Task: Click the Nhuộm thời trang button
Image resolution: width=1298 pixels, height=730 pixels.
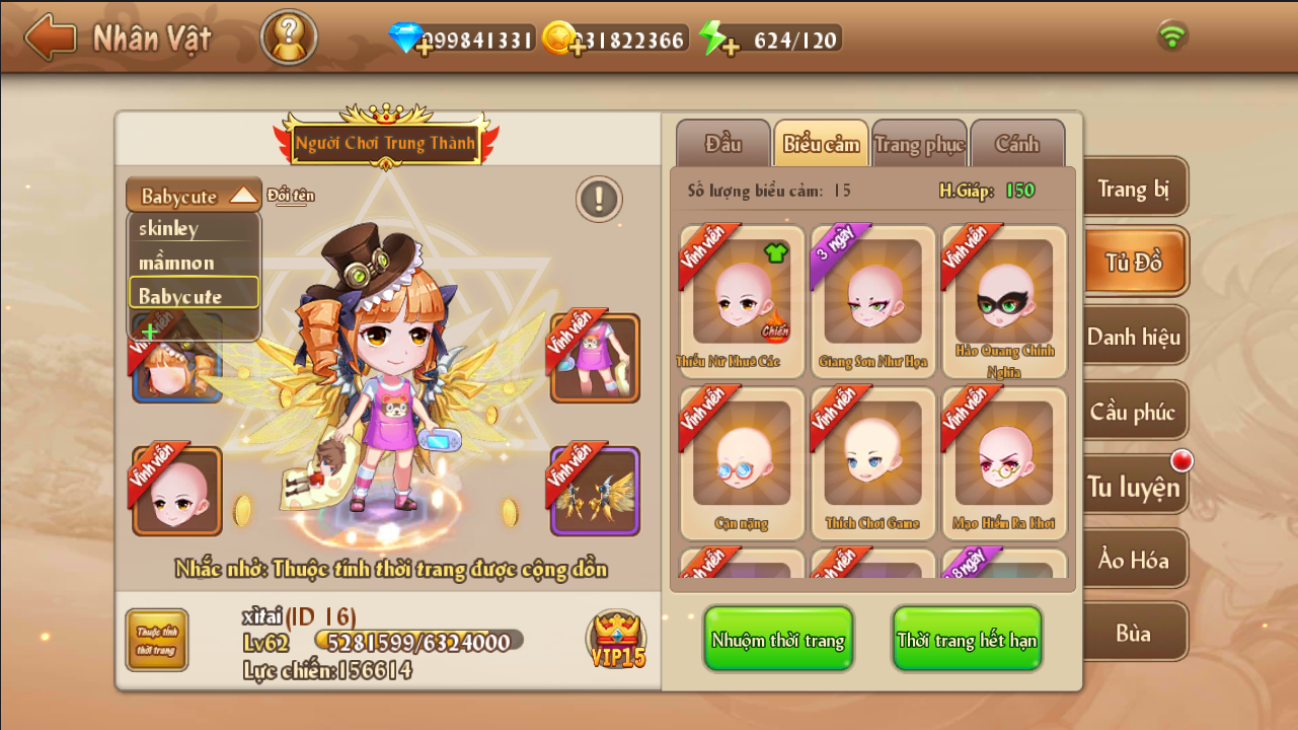Action: (778, 640)
